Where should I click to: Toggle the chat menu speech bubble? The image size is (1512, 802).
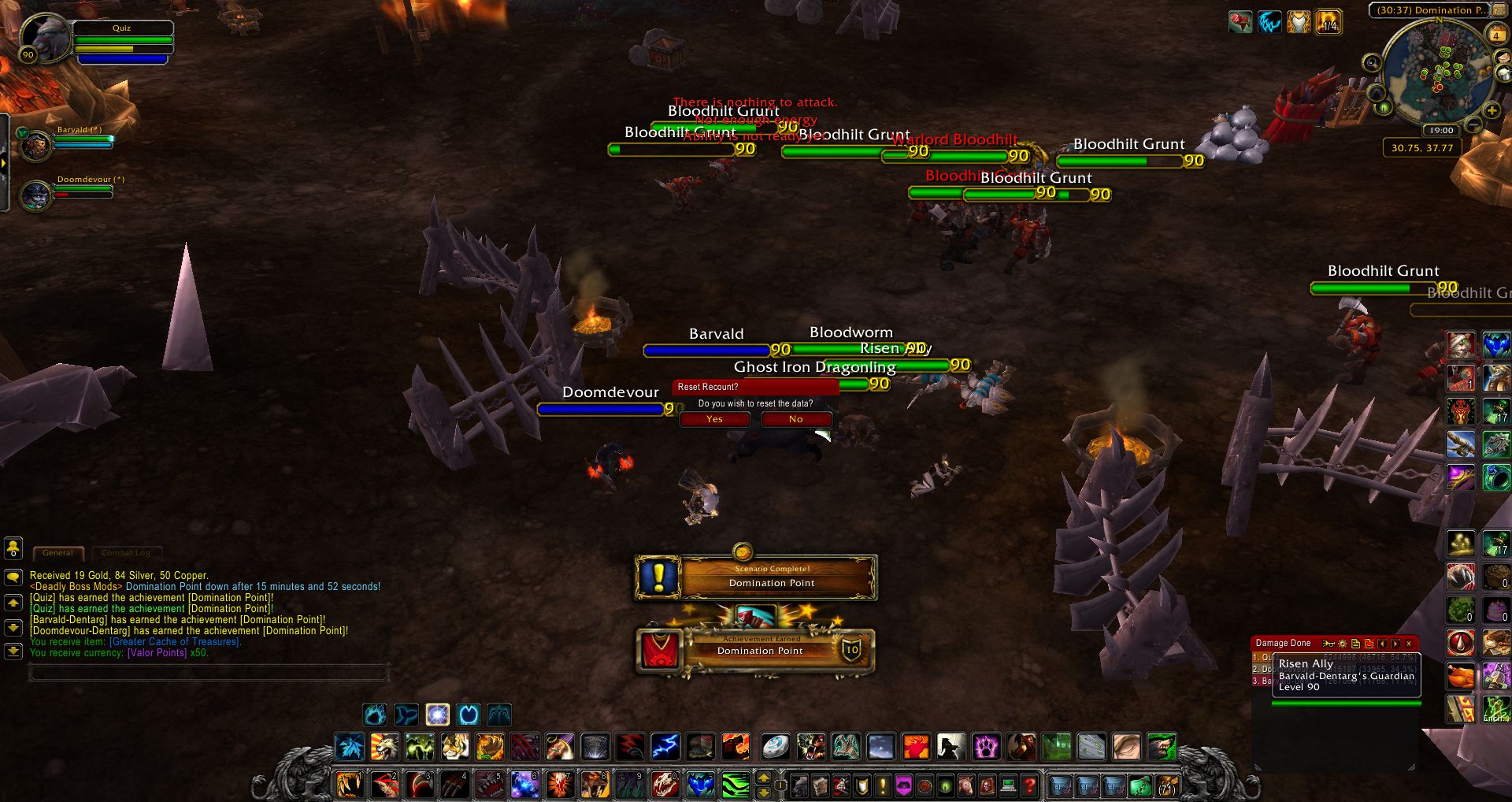pyautogui.click(x=13, y=577)
